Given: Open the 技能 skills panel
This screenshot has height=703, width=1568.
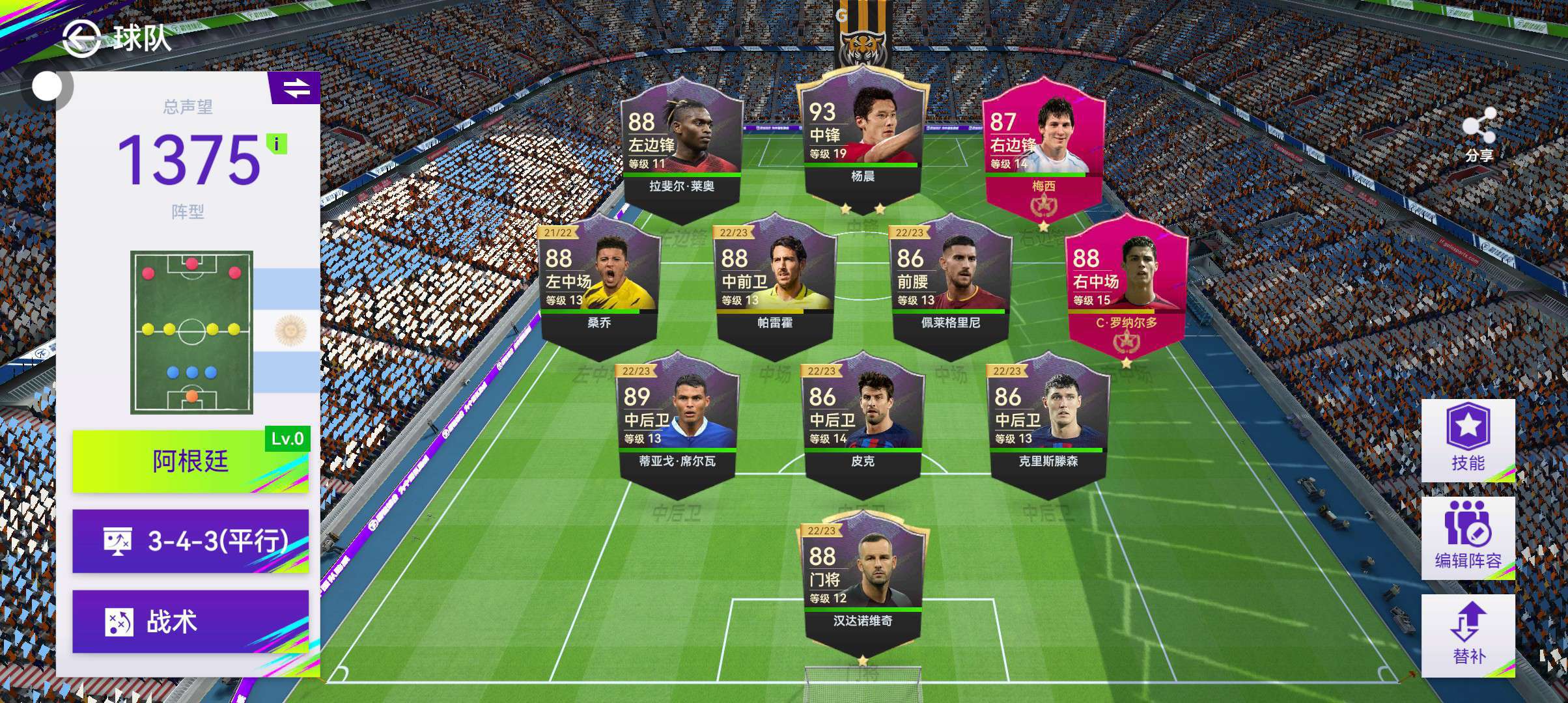Looking at the screenshot, I should (x=1468, y=441).
